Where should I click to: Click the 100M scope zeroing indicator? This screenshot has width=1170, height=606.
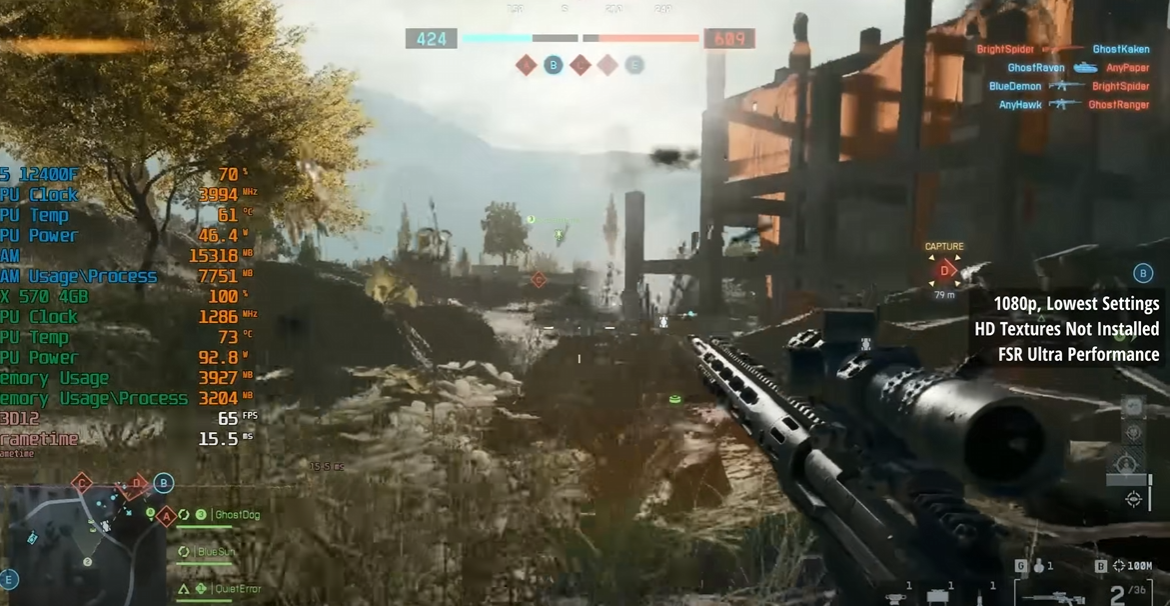1131,566
